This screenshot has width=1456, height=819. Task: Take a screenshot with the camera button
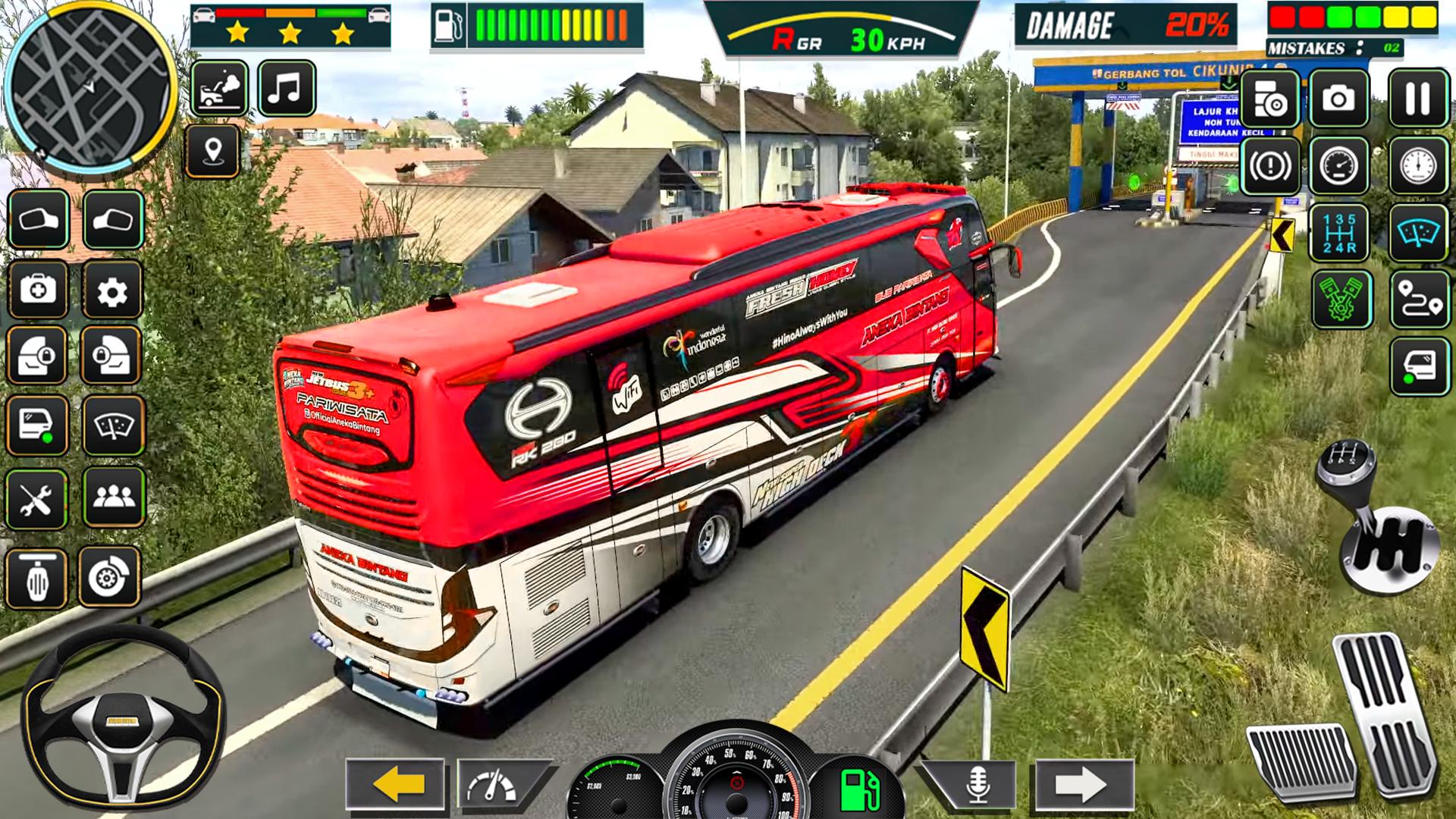(x=1338, y=99)
